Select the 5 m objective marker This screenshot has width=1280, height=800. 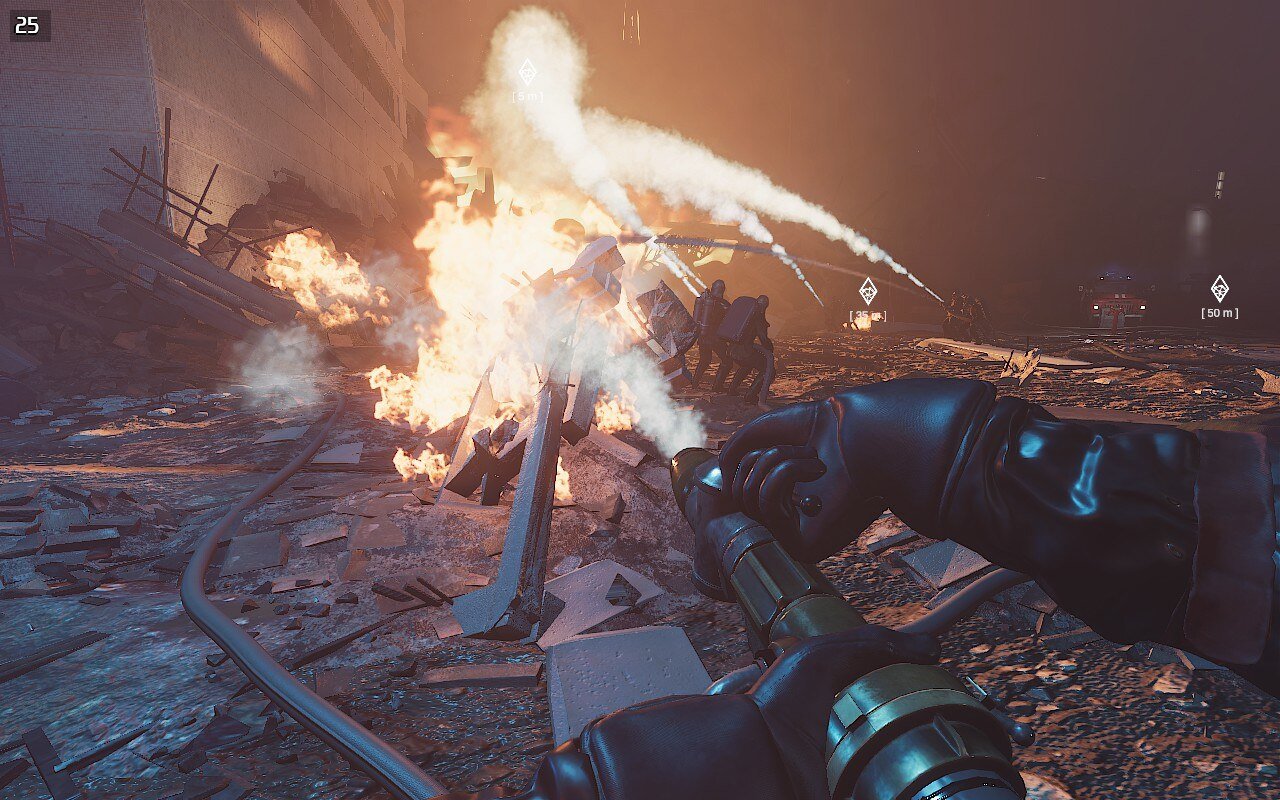(527, 72)
